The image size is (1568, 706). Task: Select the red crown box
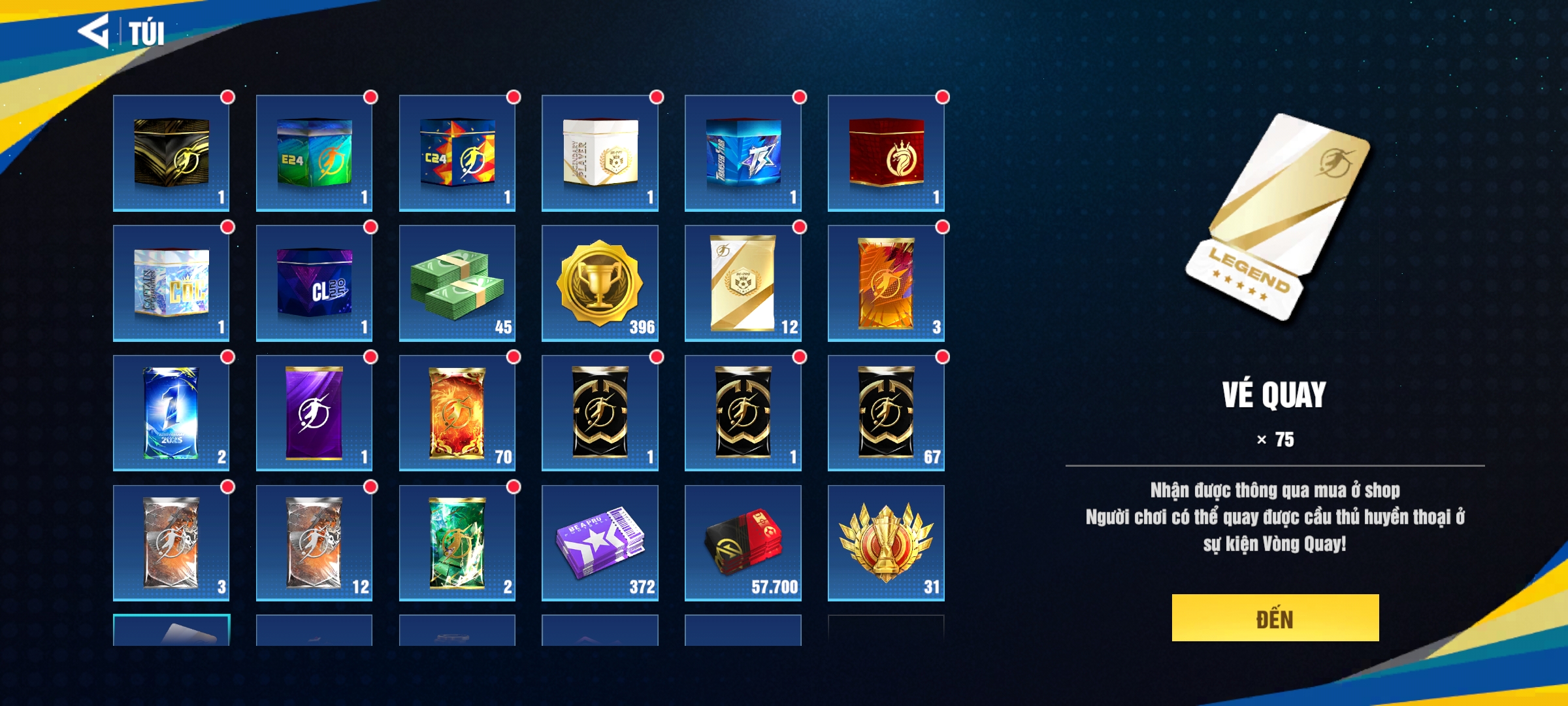(886, 153)
